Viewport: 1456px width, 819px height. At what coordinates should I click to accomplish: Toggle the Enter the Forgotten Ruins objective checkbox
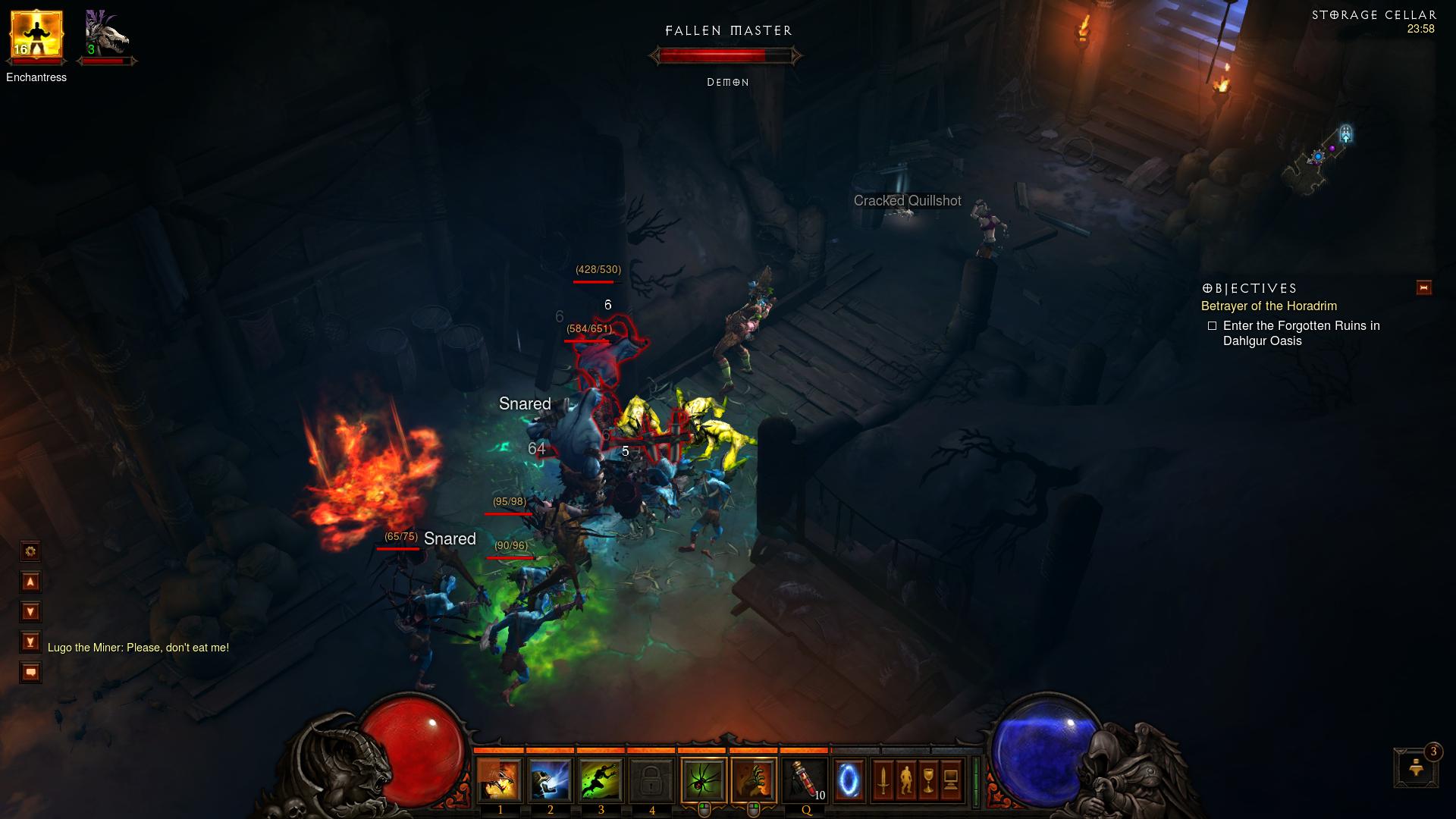[x=1212, y=325]
